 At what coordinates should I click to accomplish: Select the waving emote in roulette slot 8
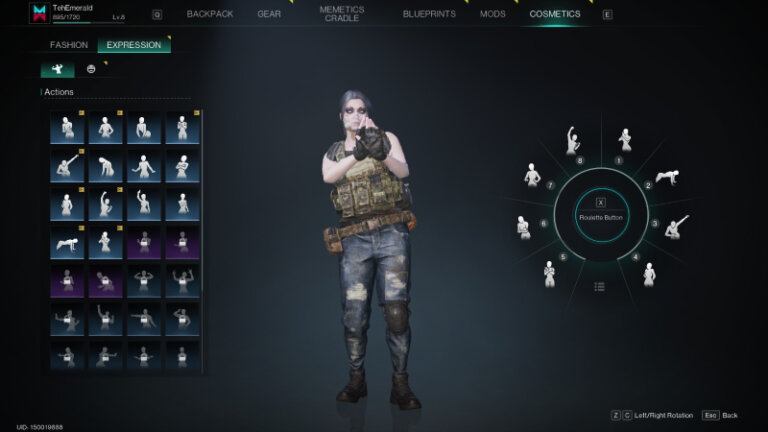[x=573, y=140]
